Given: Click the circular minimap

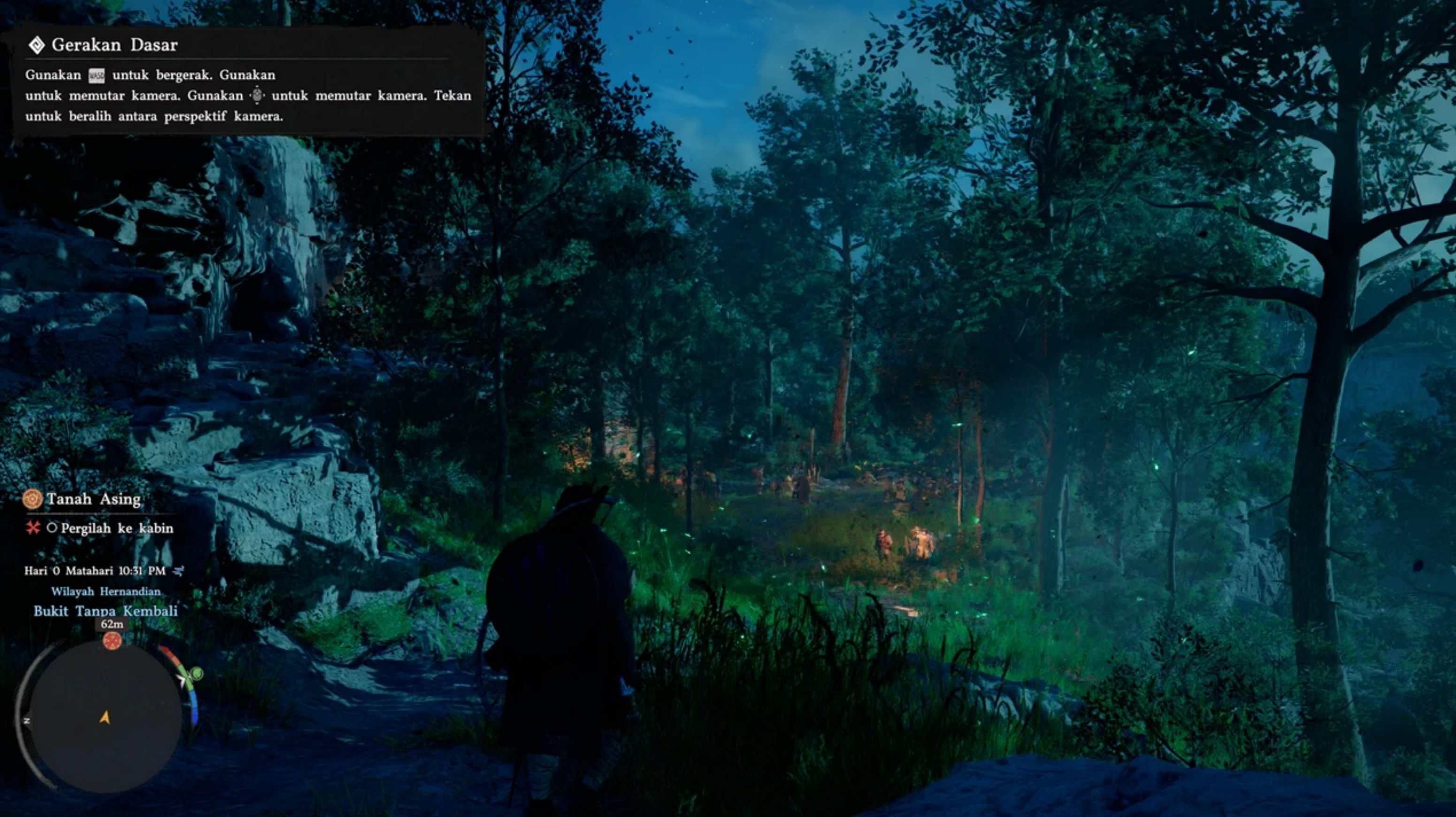Looking at the screenshot, I should [x=105, y=716].
